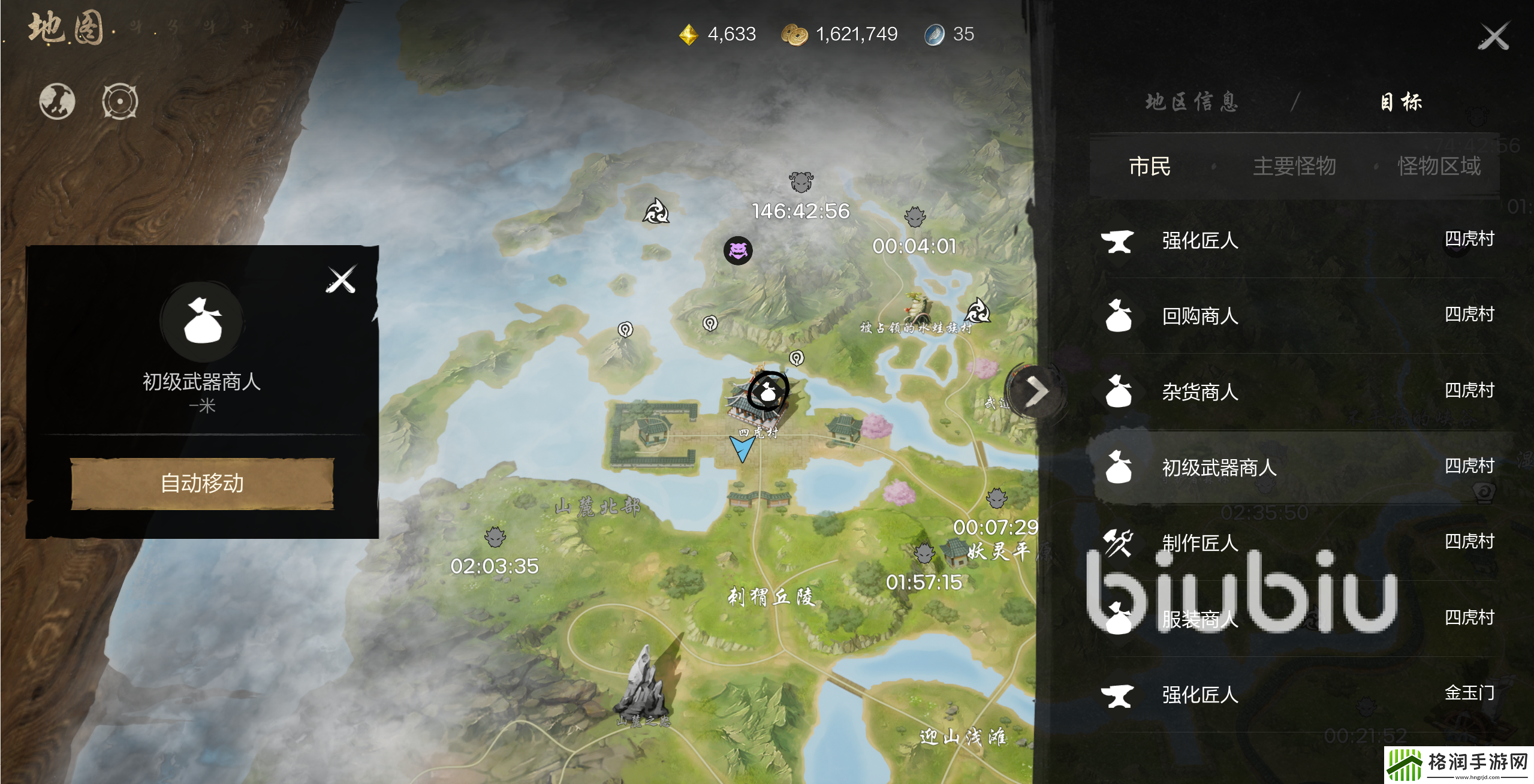This screenshot has width=1534, height=784.
Task: Switch to 主要怪物 category
Action: (x=1294, y=166)
